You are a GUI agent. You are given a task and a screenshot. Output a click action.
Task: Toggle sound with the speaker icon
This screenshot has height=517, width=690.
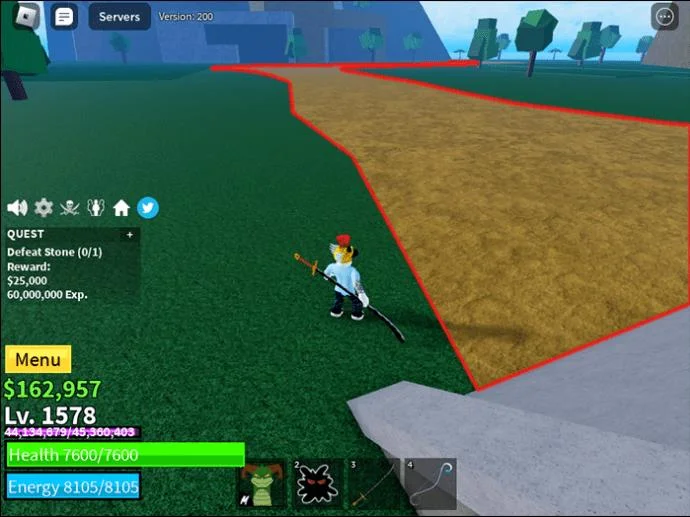tap(17, 208)
